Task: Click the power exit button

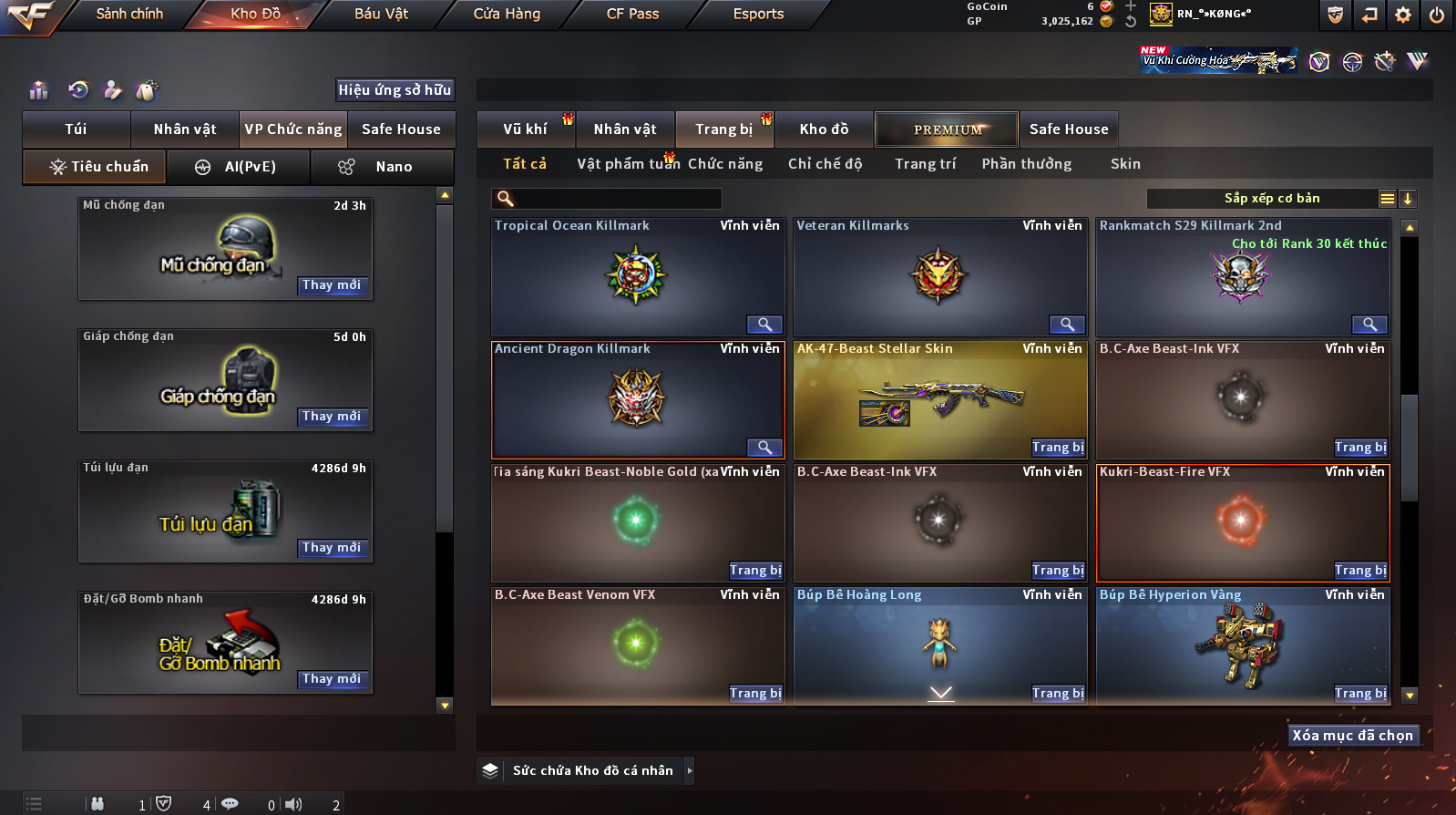Action: (1436, 15)
